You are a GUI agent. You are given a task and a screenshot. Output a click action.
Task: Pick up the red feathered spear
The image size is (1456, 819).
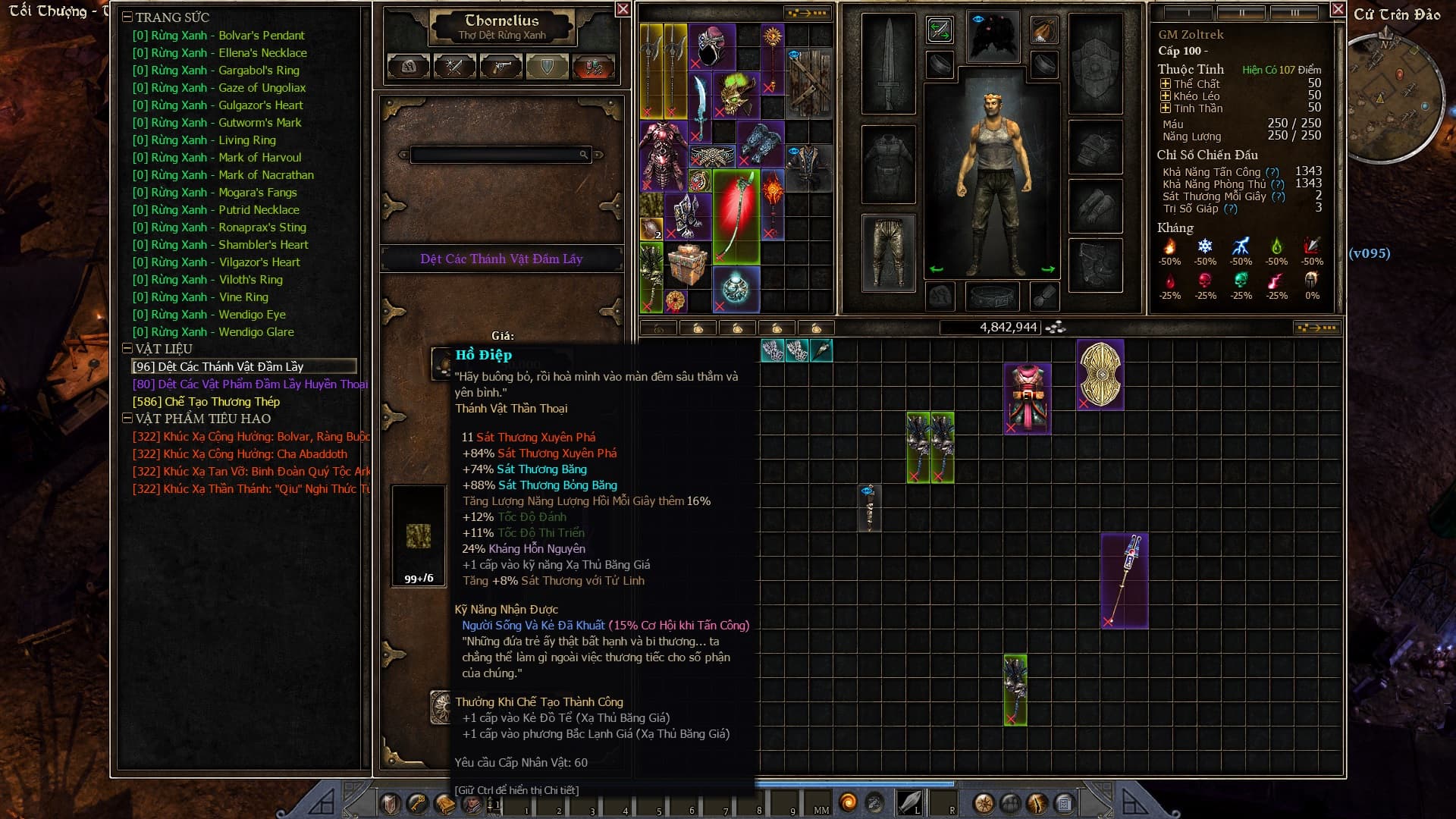(736, 217)
